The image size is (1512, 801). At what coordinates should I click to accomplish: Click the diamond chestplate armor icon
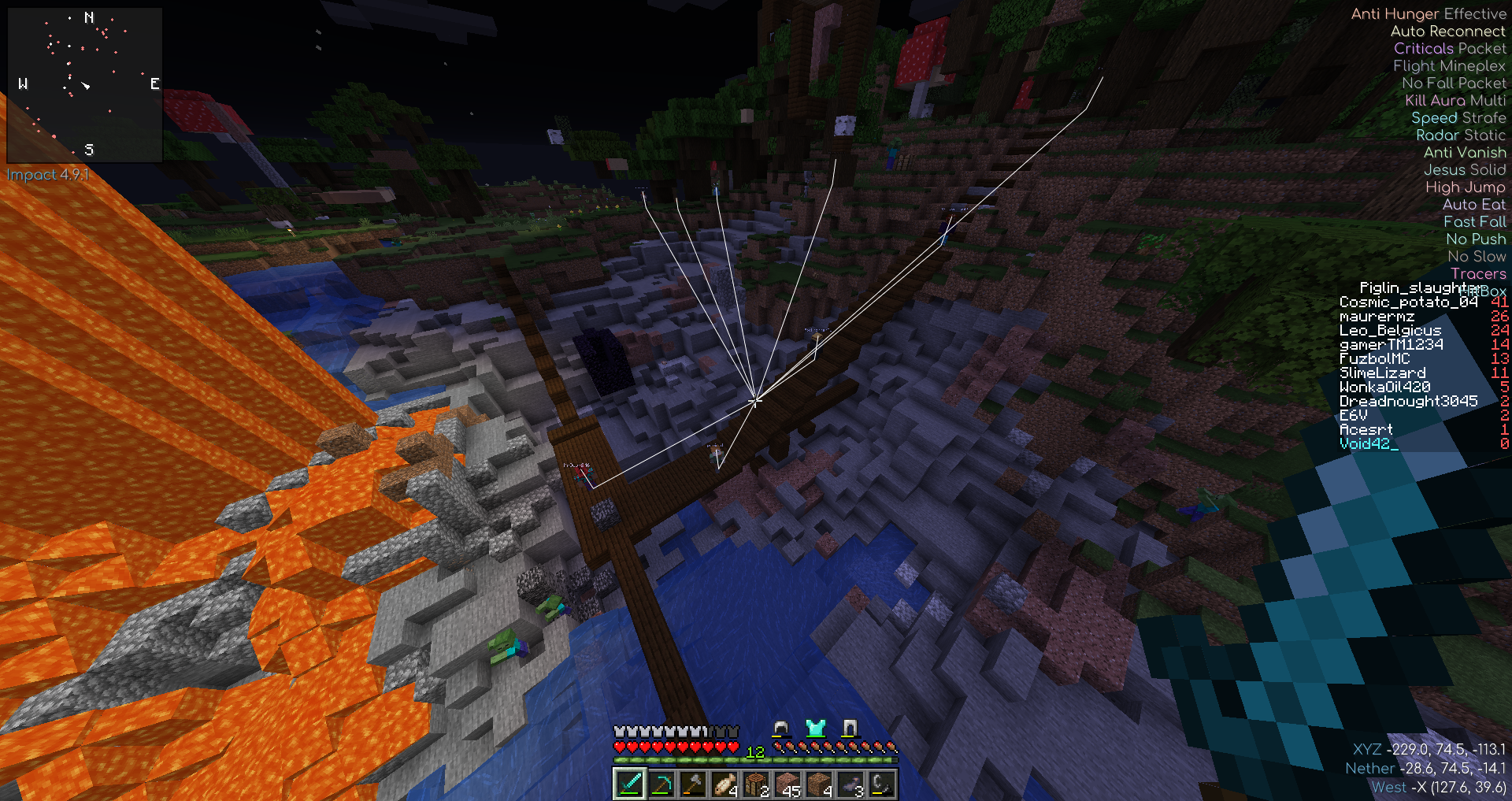pos(815,728)
